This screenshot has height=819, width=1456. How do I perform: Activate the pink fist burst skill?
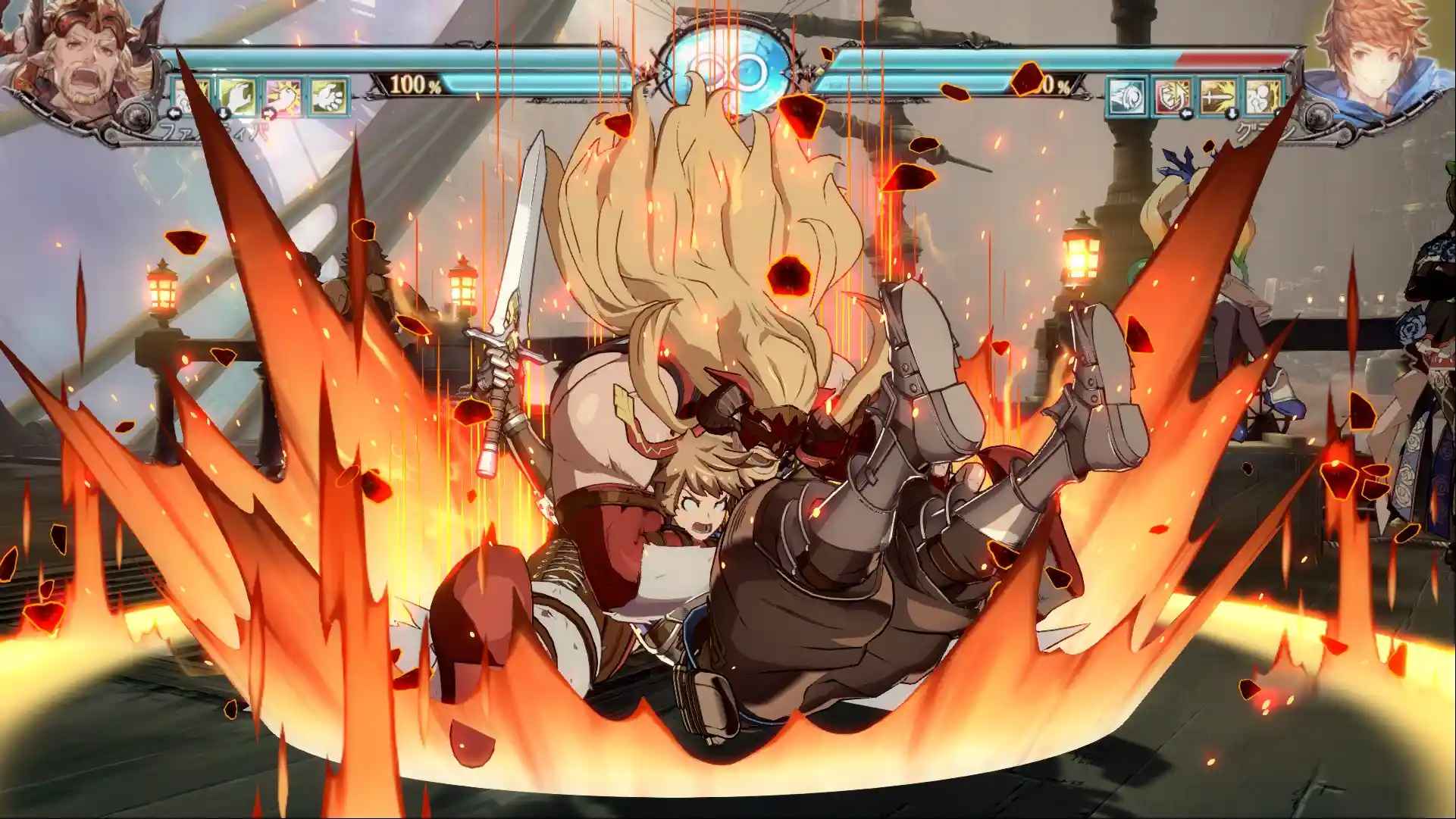283,97
